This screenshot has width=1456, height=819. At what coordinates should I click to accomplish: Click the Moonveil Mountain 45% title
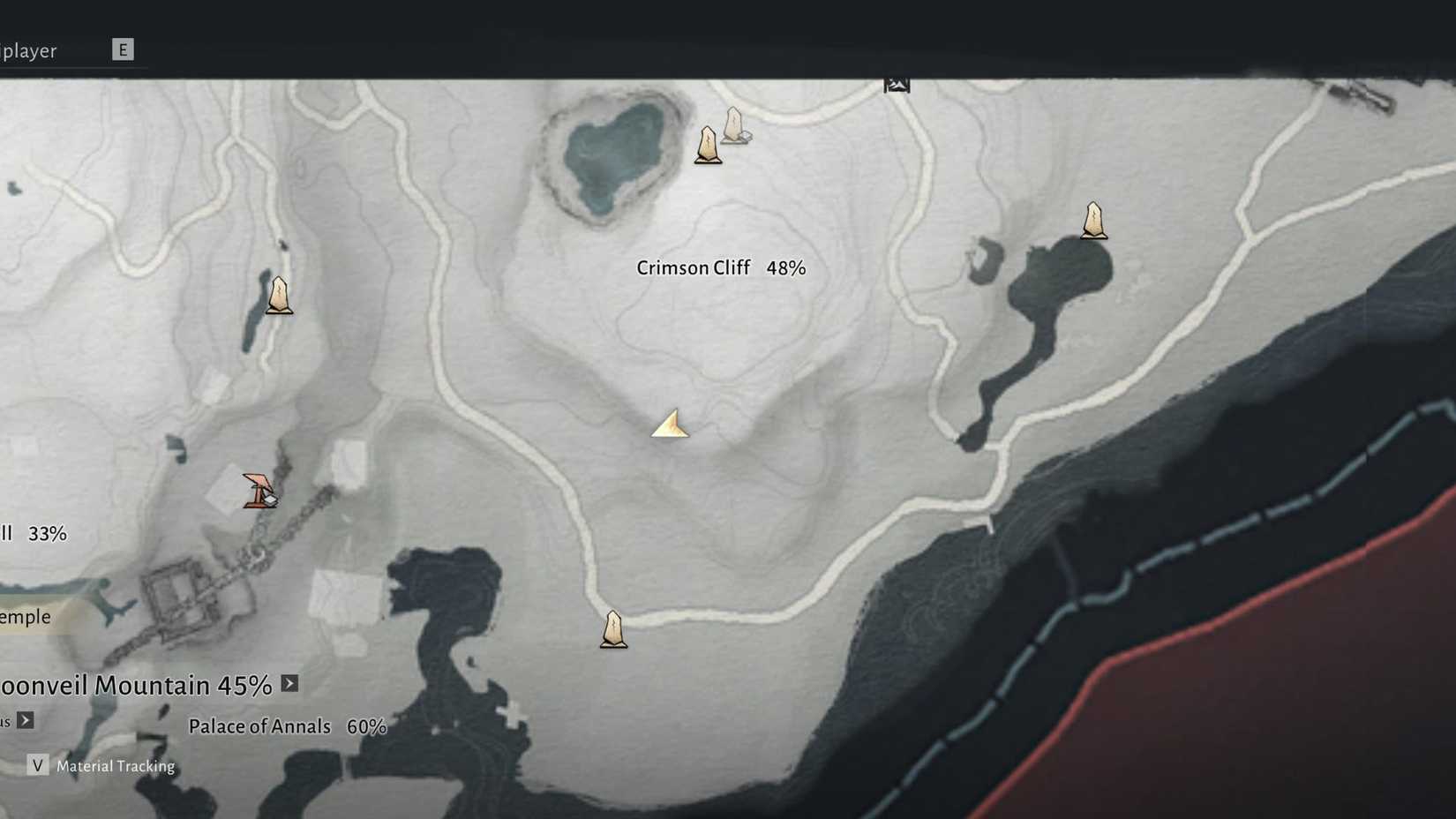132,684
